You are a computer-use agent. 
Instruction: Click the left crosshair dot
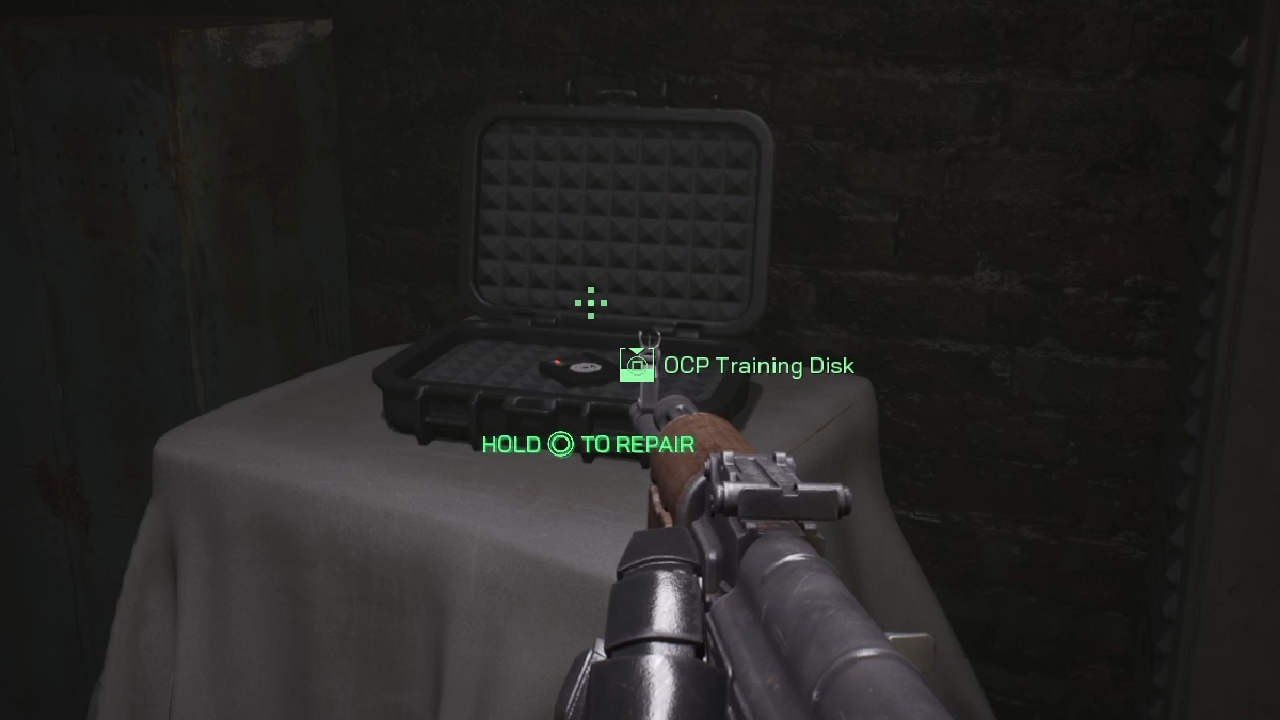pyautogui.click(x=578, y=303)
